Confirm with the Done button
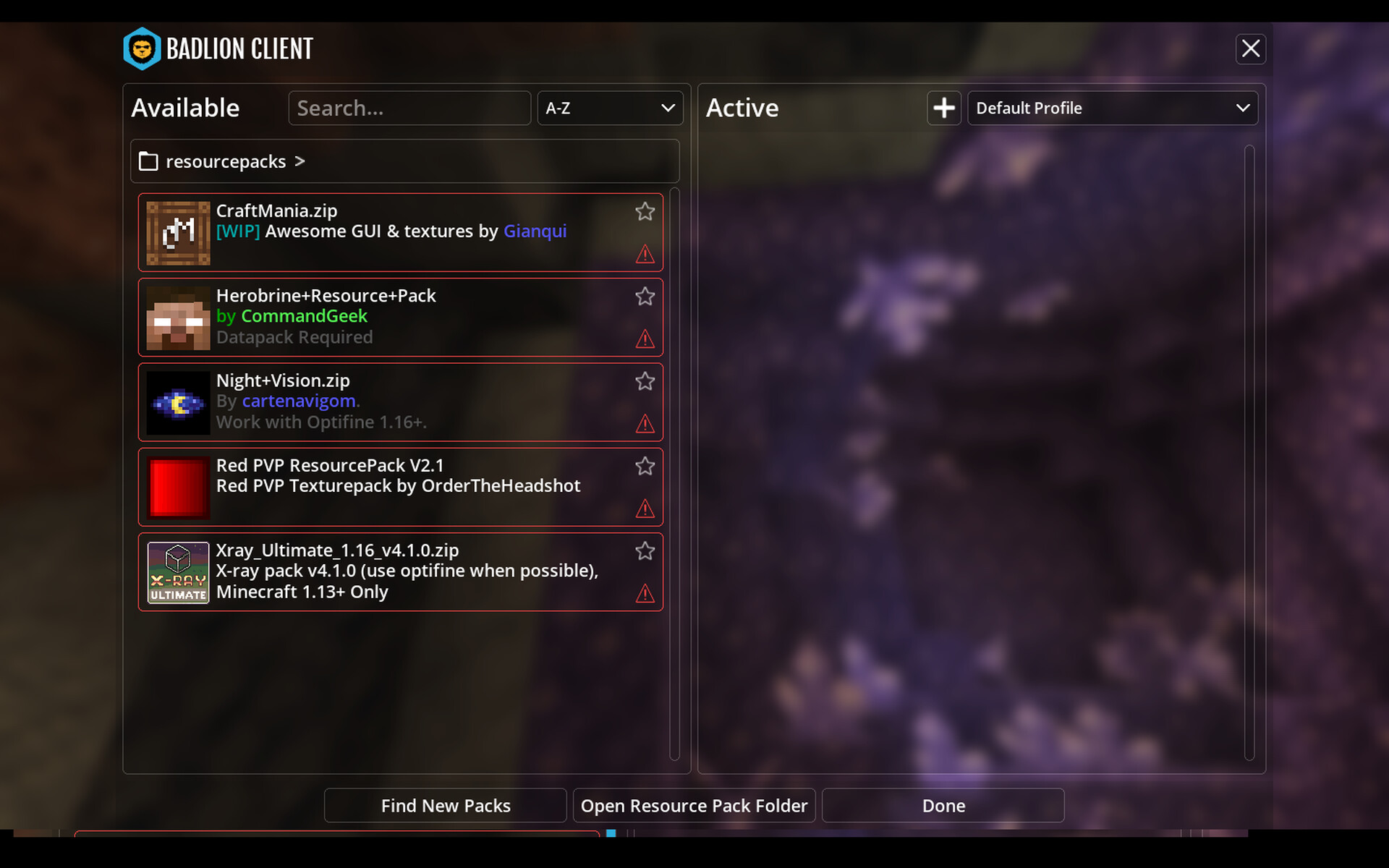The height and width of the screenshot is (868, 1389). point(943,806)
